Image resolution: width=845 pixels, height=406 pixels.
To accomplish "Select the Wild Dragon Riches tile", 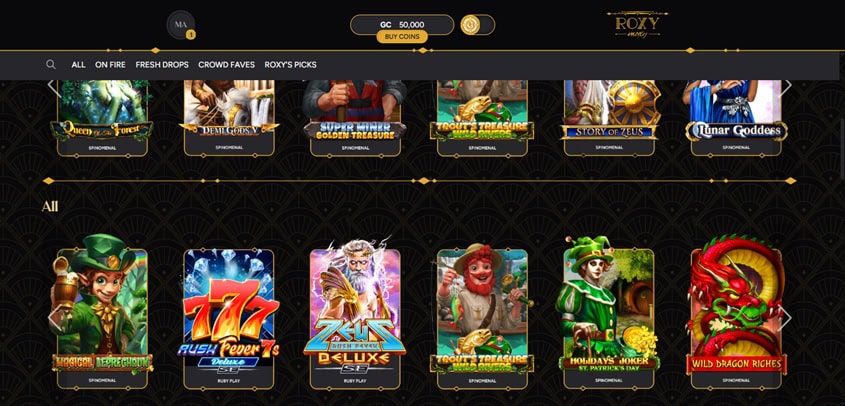I will point(735,310).
